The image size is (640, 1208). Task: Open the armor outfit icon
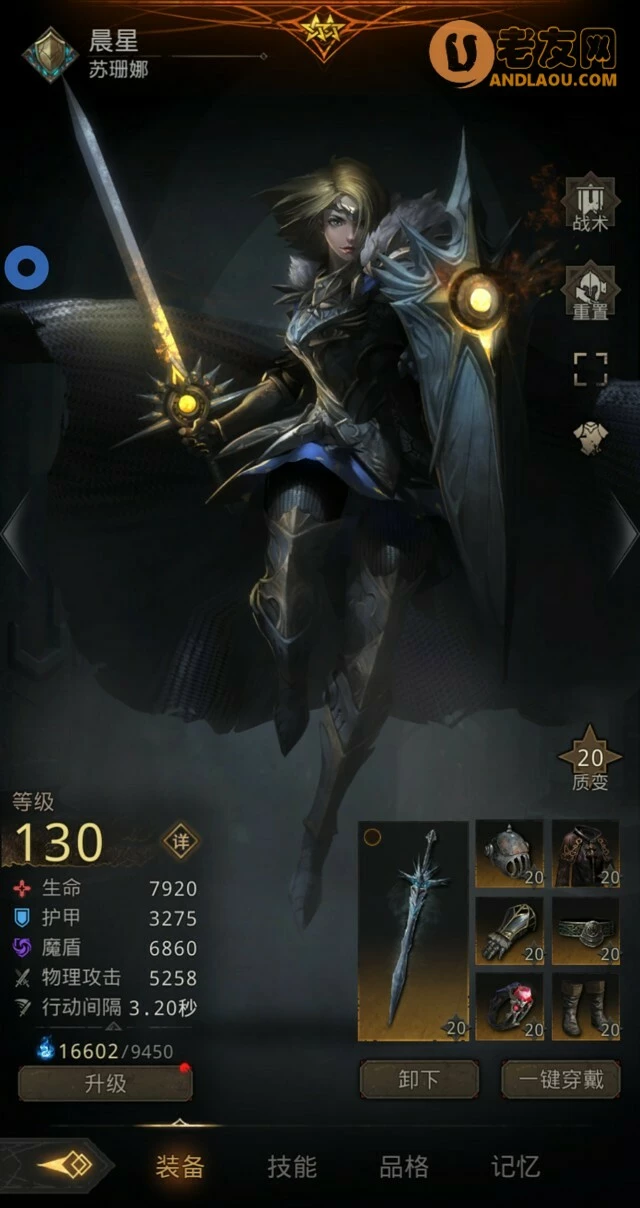pos(590,437)
